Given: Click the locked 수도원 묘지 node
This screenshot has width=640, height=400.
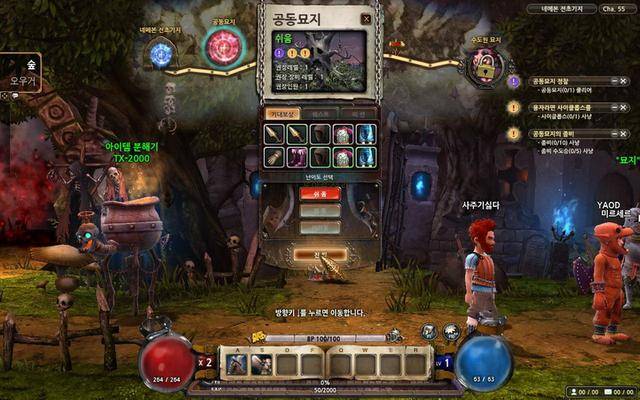Looking at the screenshot, I should tap(481, 68).
